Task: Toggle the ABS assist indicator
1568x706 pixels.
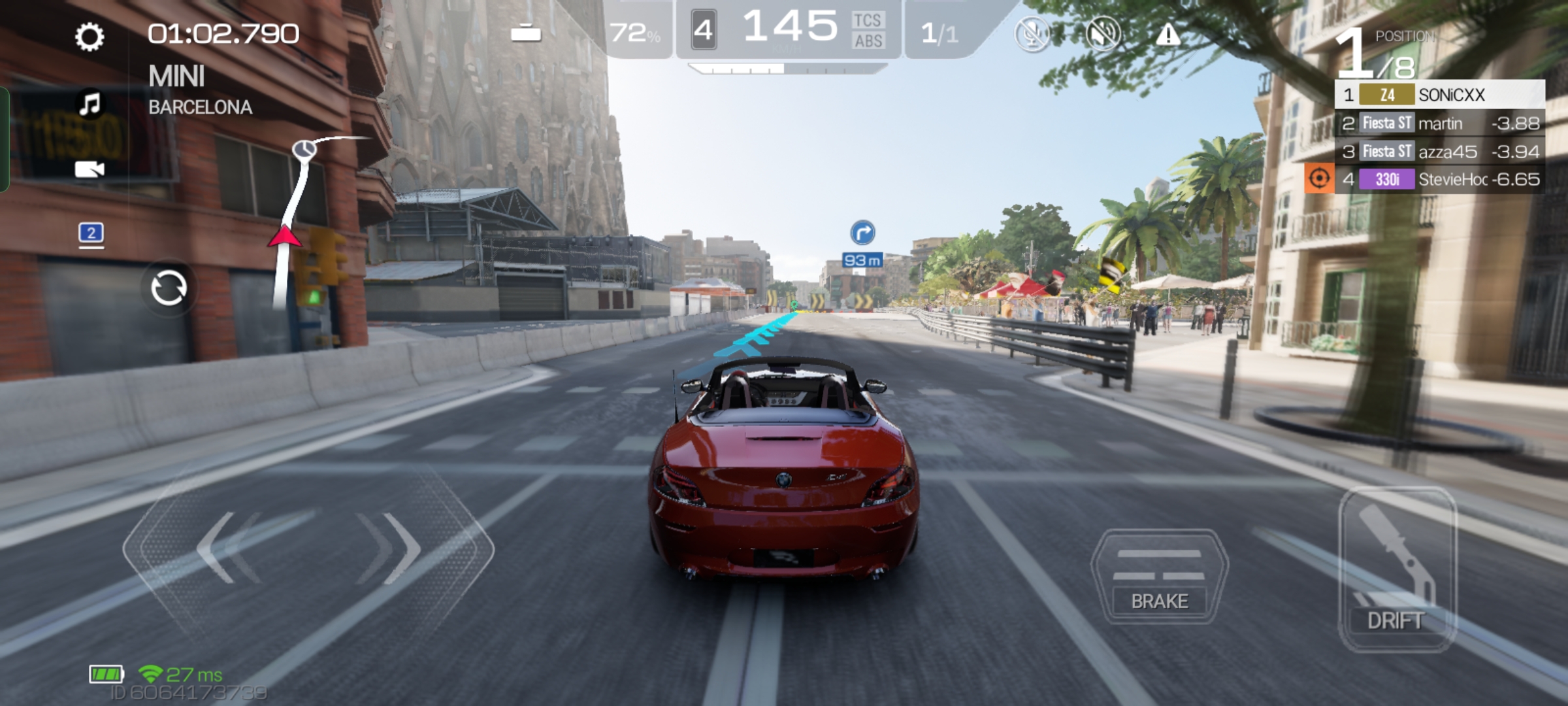Action: click(x=868, y=41)
